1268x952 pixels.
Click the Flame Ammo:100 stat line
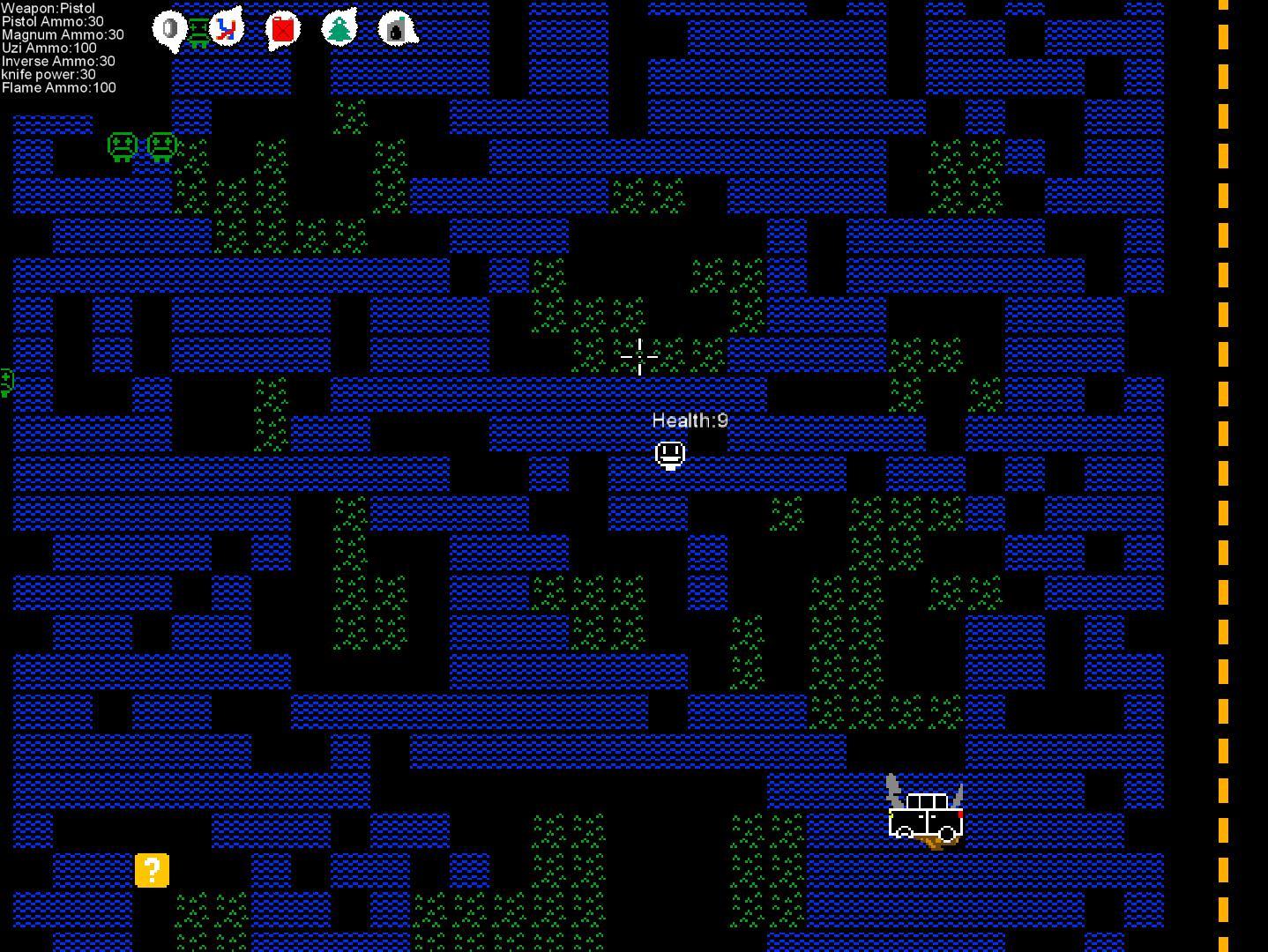(x=58, y=87)
